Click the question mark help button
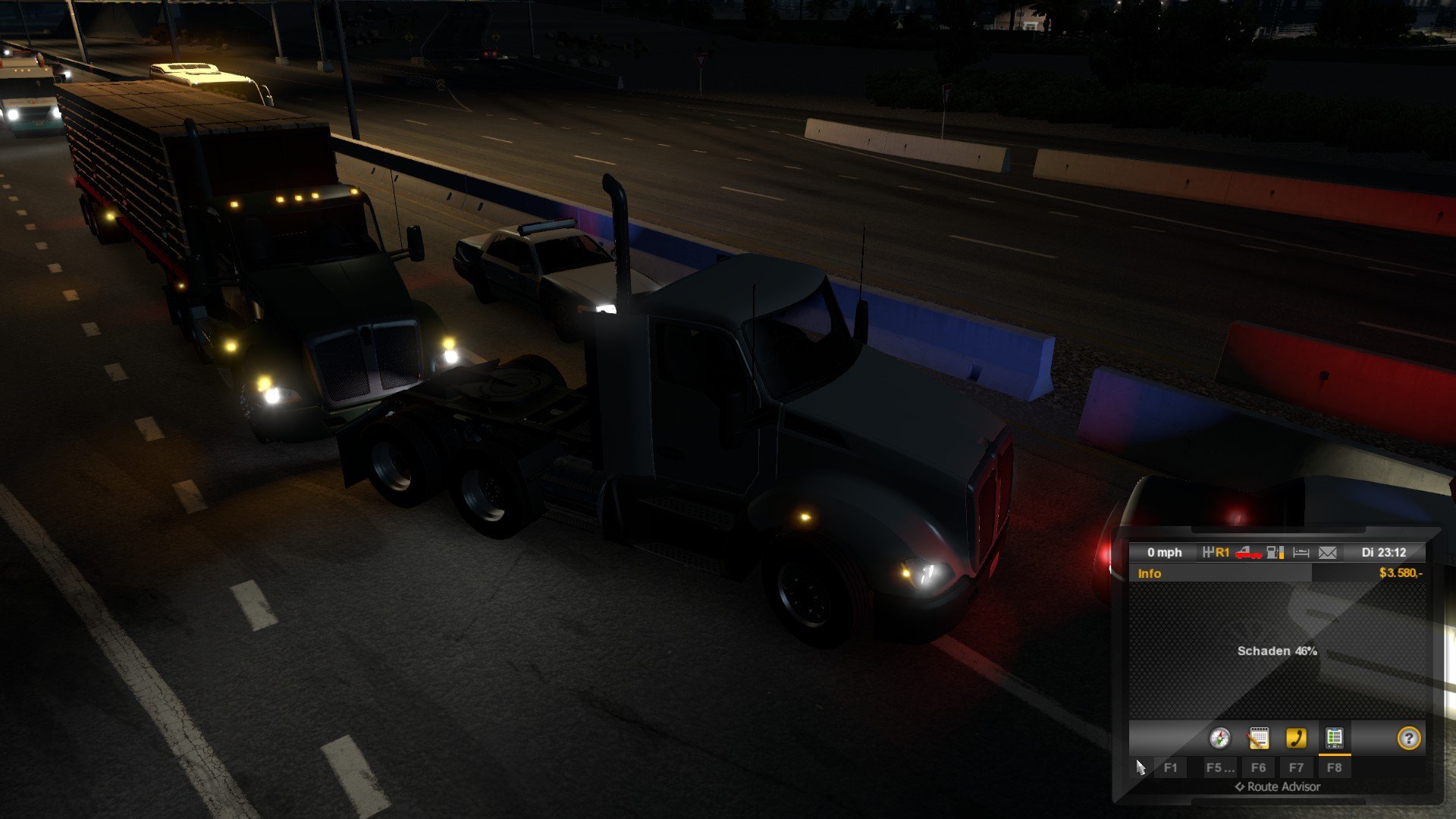 point(1408,738)
